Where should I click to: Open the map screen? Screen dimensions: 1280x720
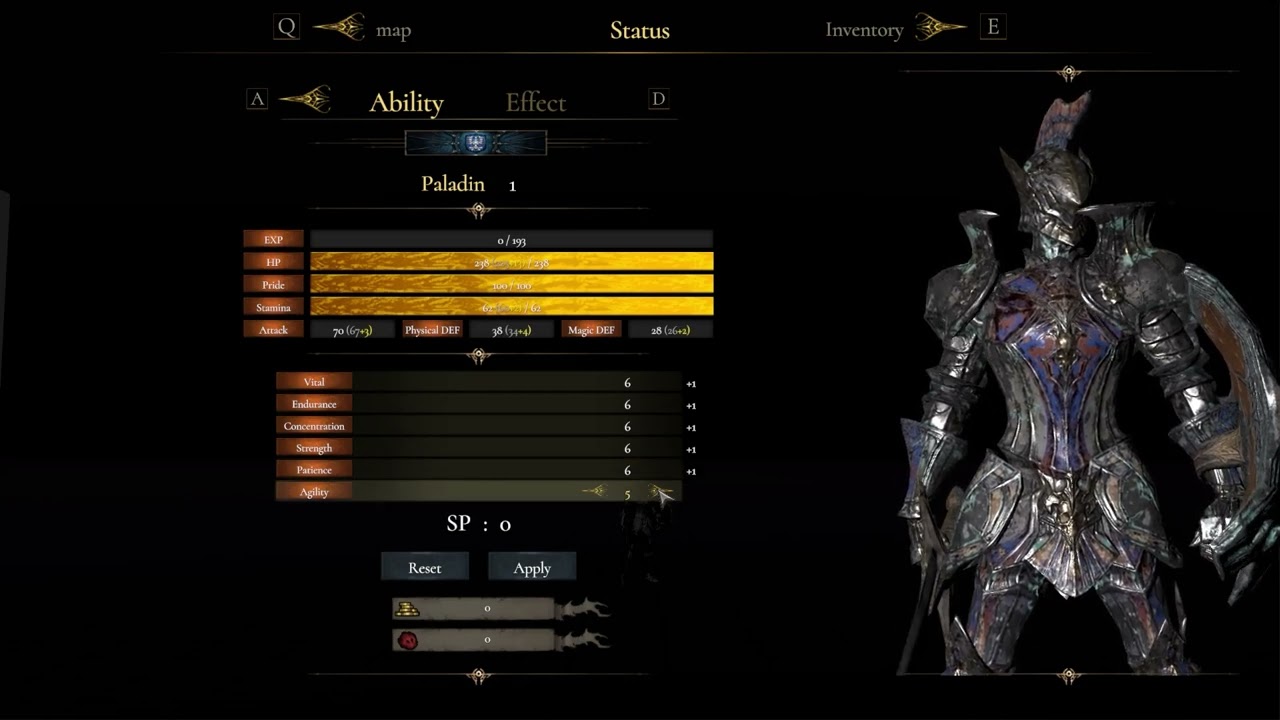click(393, 30)
